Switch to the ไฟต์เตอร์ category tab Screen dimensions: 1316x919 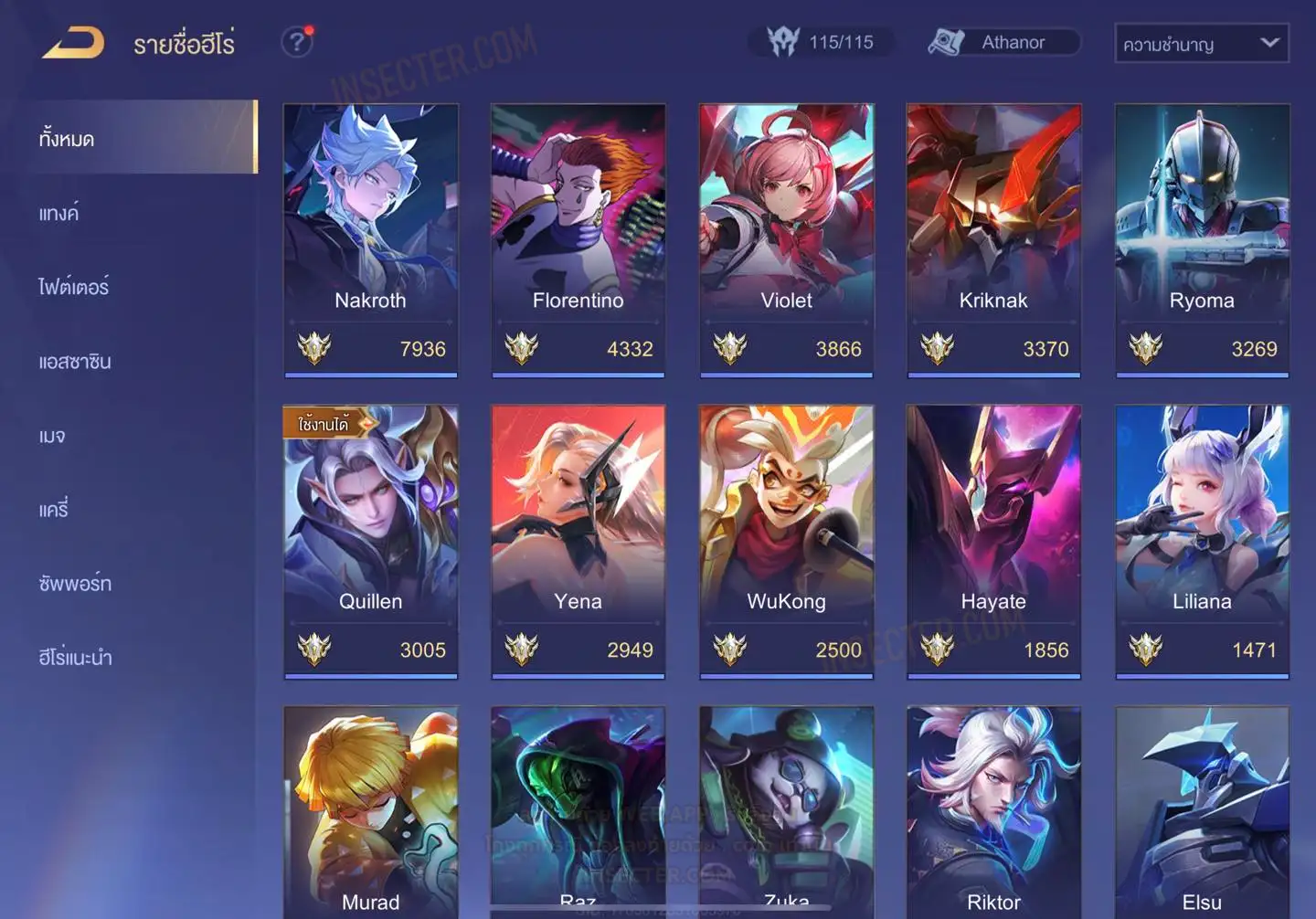click(74, 288)
